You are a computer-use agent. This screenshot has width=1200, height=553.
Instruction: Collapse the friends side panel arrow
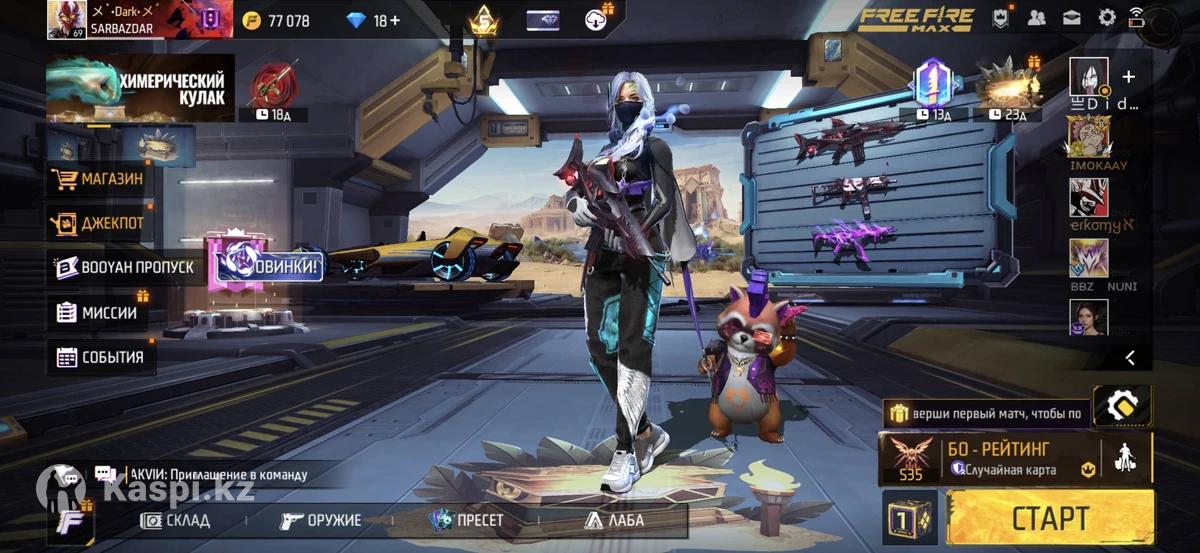(1130, 357)
